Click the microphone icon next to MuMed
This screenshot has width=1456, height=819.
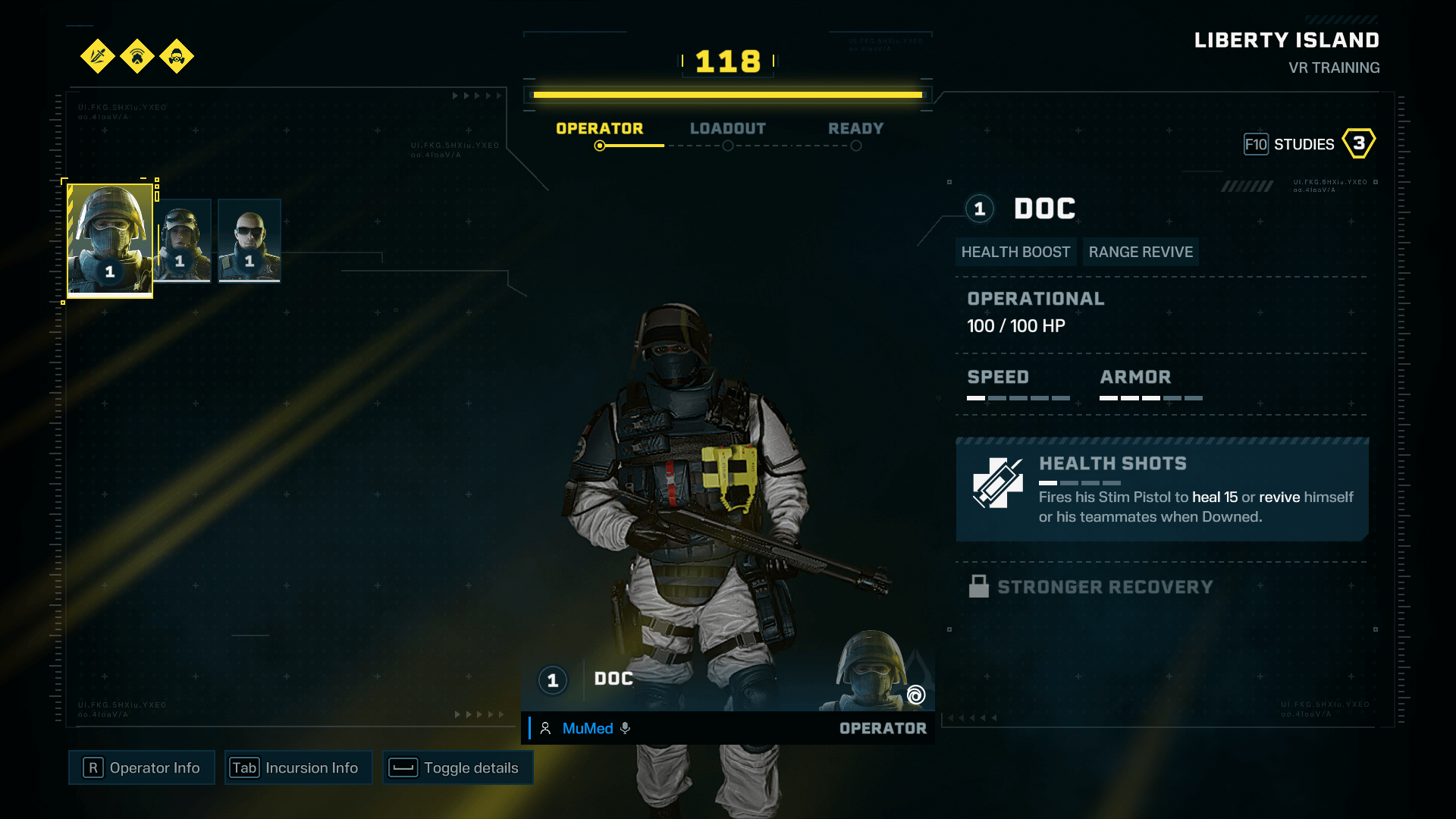(625, 728)
